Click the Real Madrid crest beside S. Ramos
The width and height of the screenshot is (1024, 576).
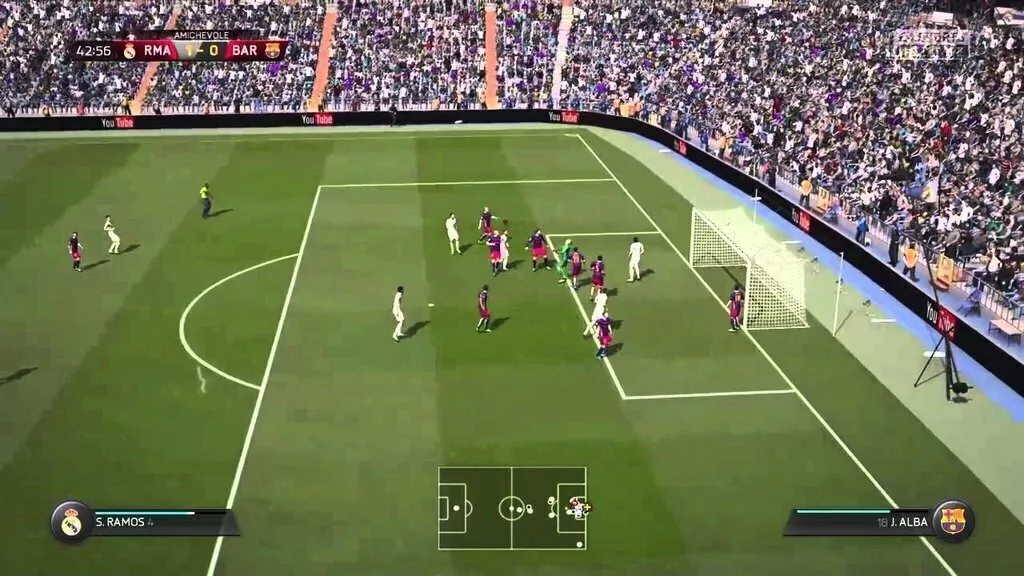71,522
